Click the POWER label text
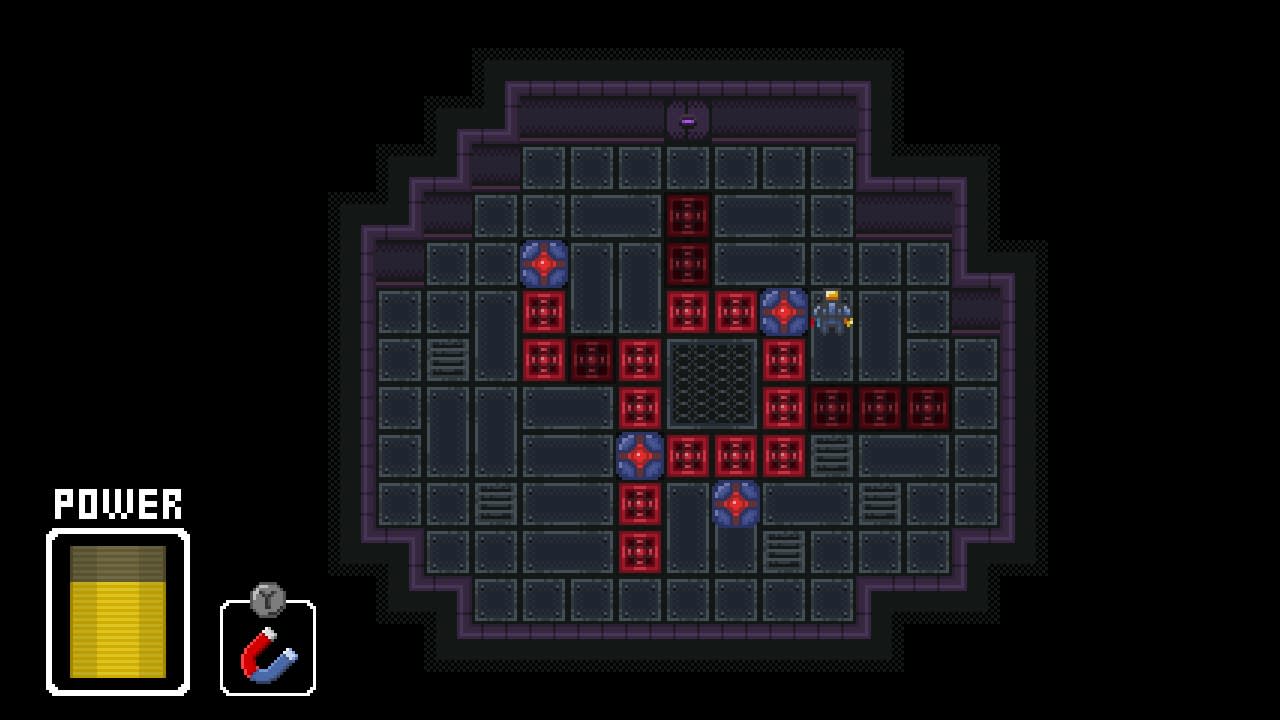This screenshot has height=720, width=1280. [x=117, y=504]
